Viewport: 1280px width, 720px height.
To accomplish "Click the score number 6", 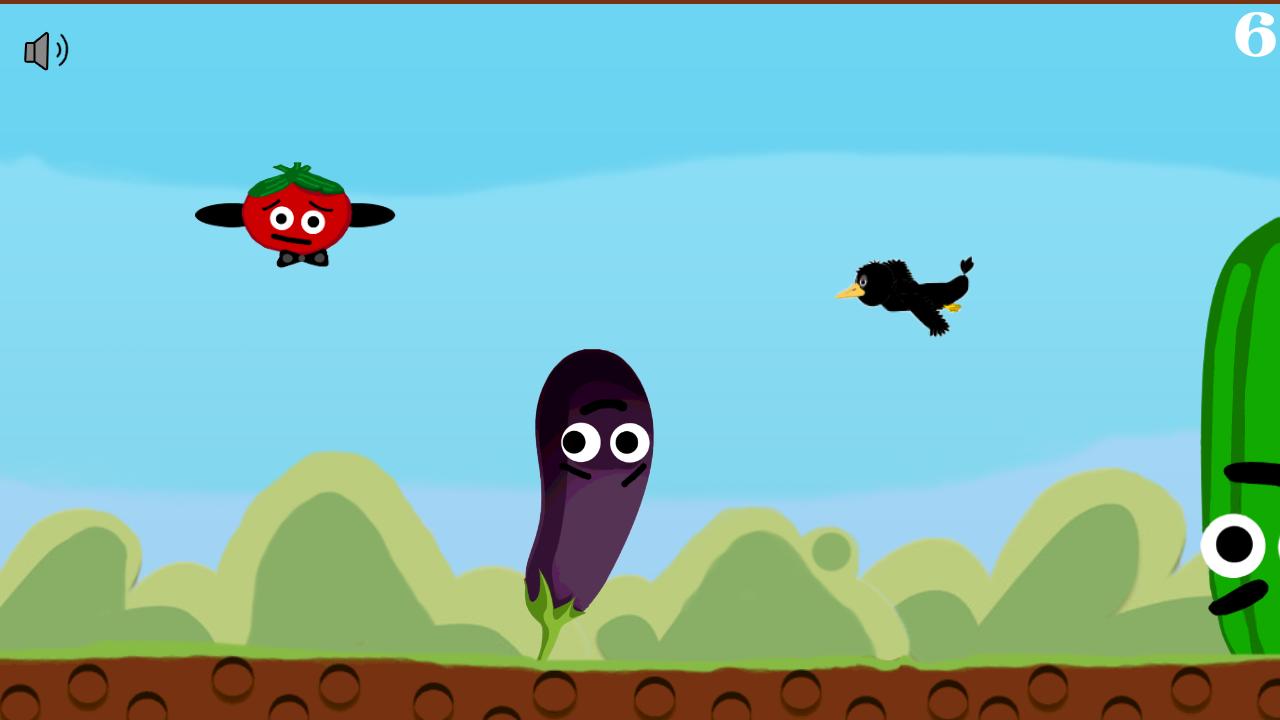I will click(1253, 36).
